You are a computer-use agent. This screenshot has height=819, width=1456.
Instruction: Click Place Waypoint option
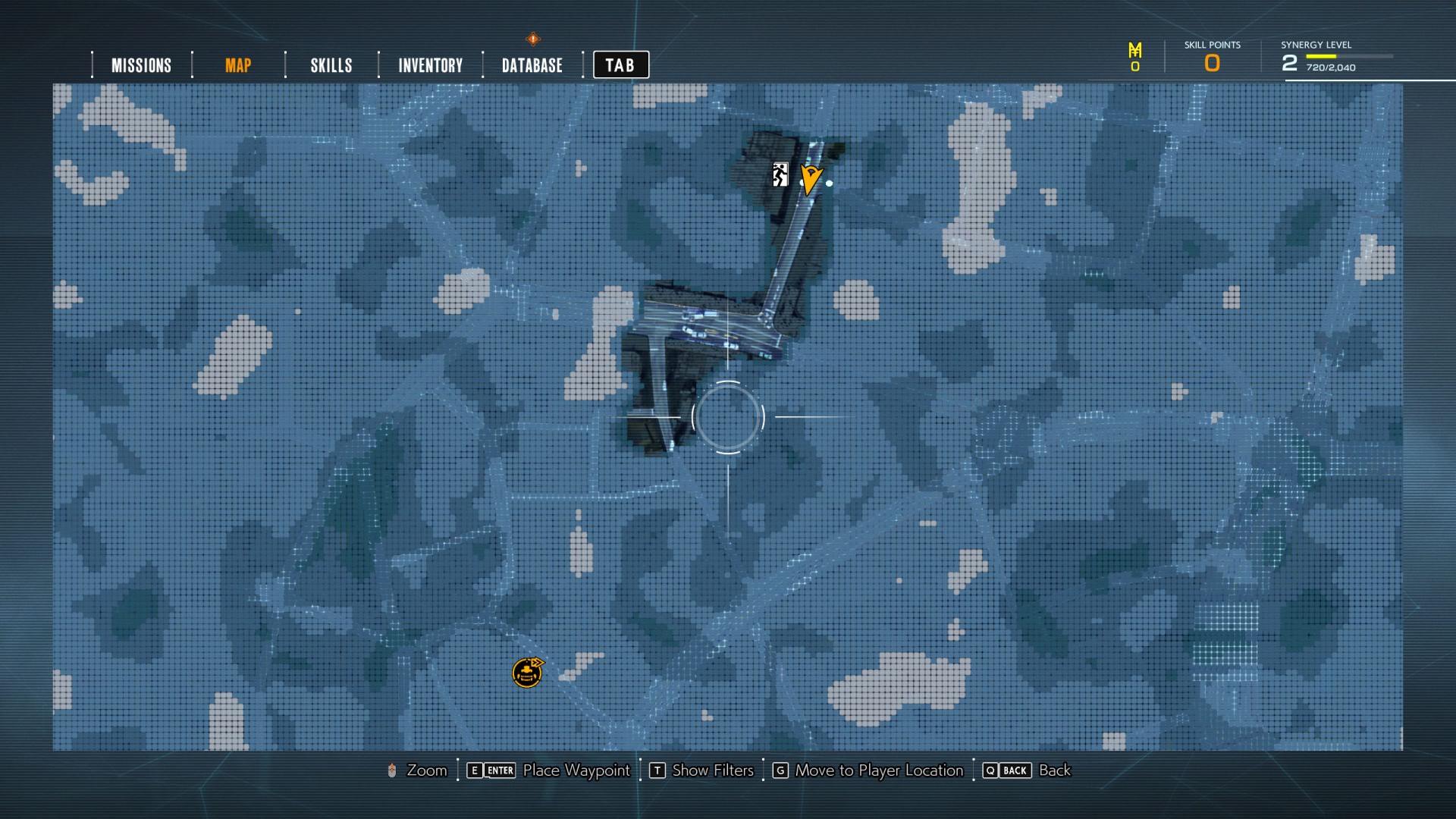tap(576, 770)
